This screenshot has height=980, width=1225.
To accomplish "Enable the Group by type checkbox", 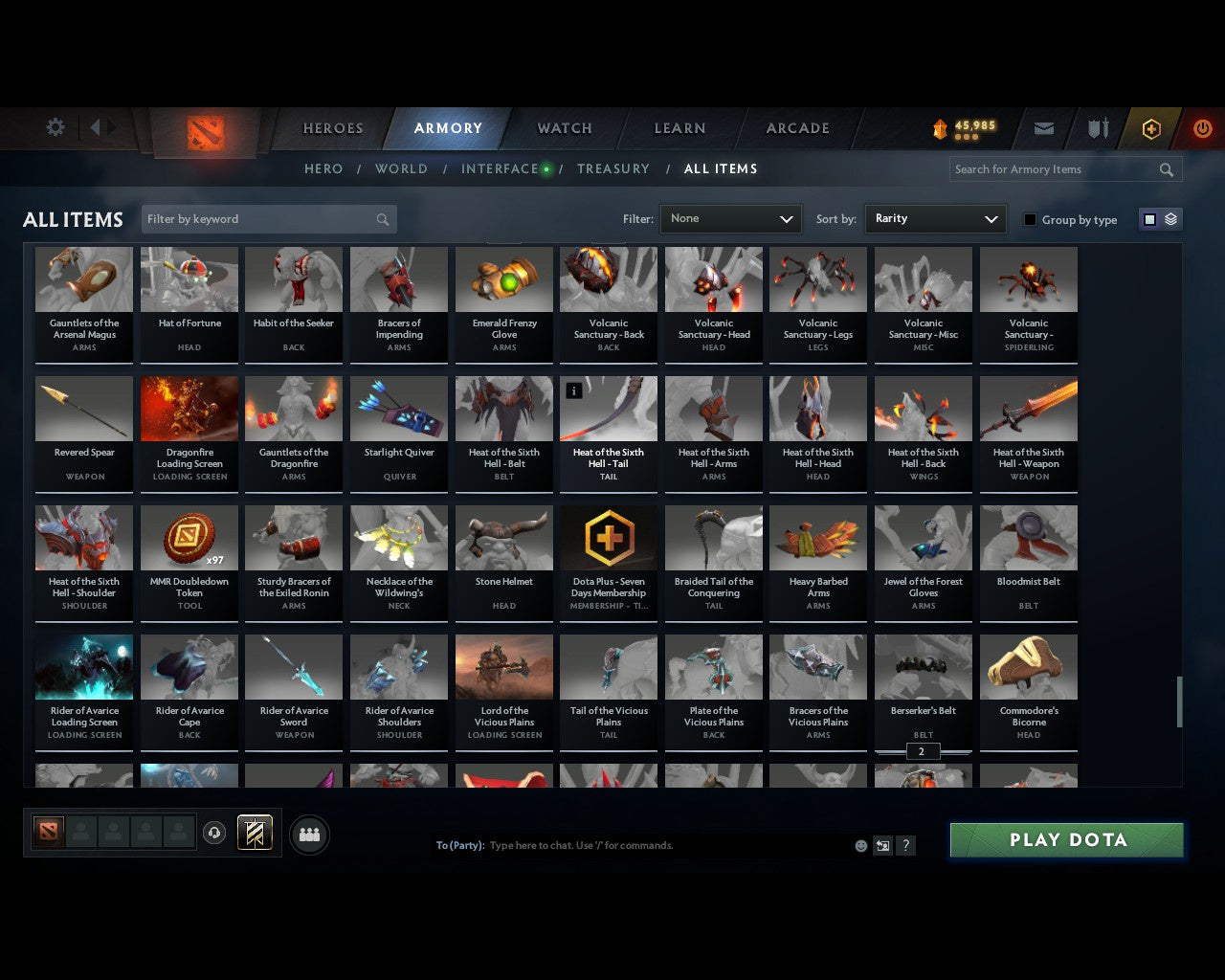I will point(1030,218).
